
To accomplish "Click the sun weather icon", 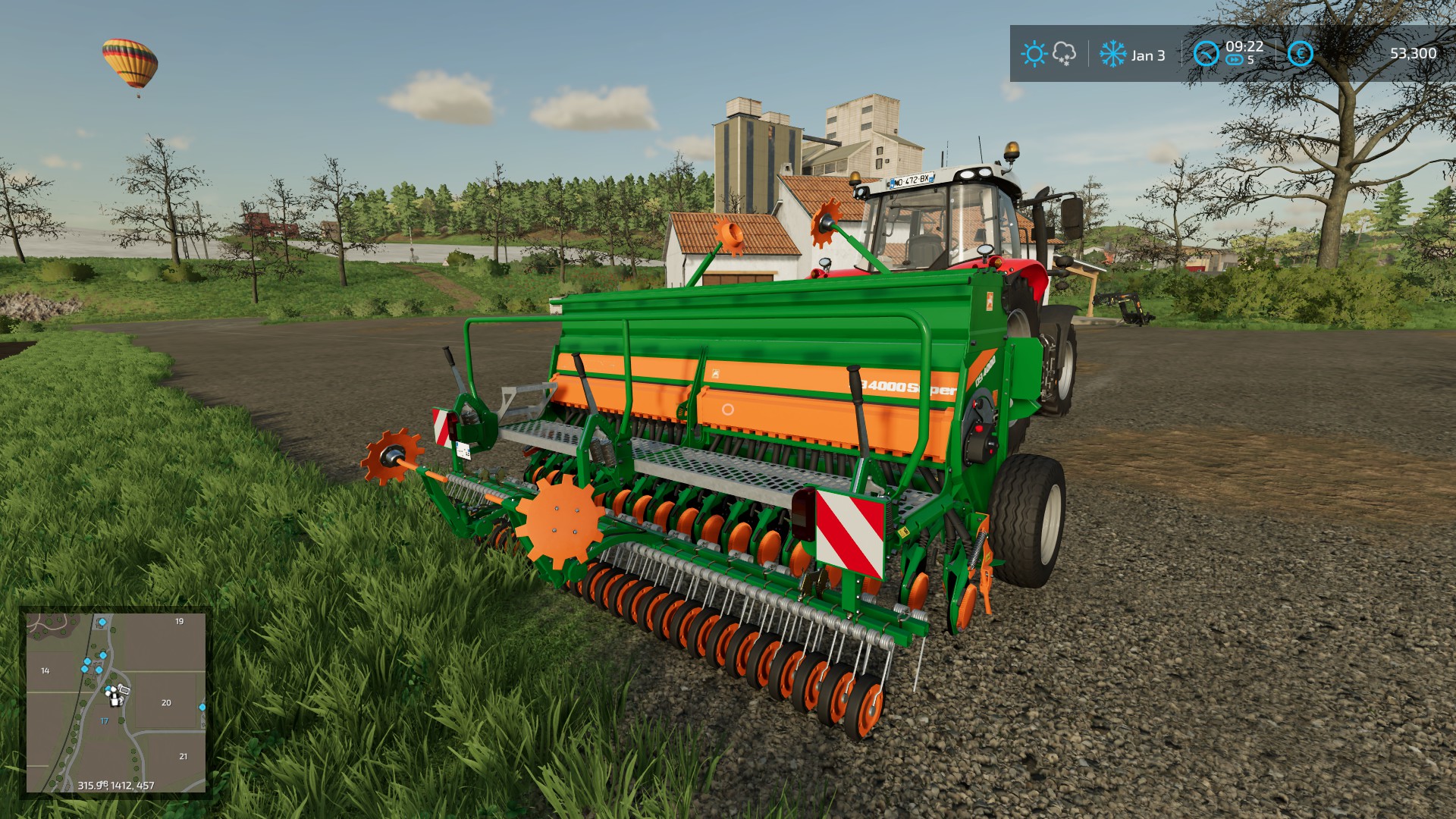I will tap(1034, 54).
